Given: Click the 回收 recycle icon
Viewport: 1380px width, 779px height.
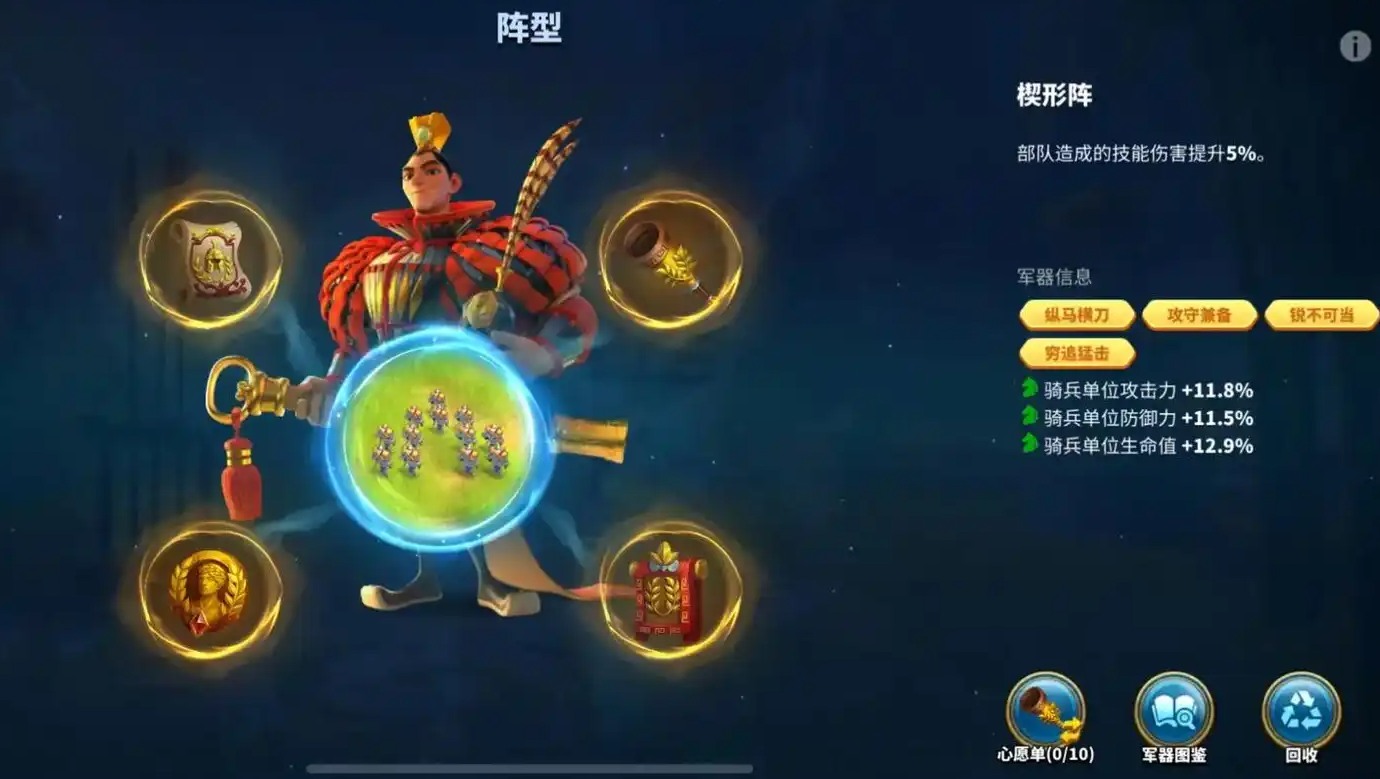Looking at the screenshot, I should (1300, 710).
